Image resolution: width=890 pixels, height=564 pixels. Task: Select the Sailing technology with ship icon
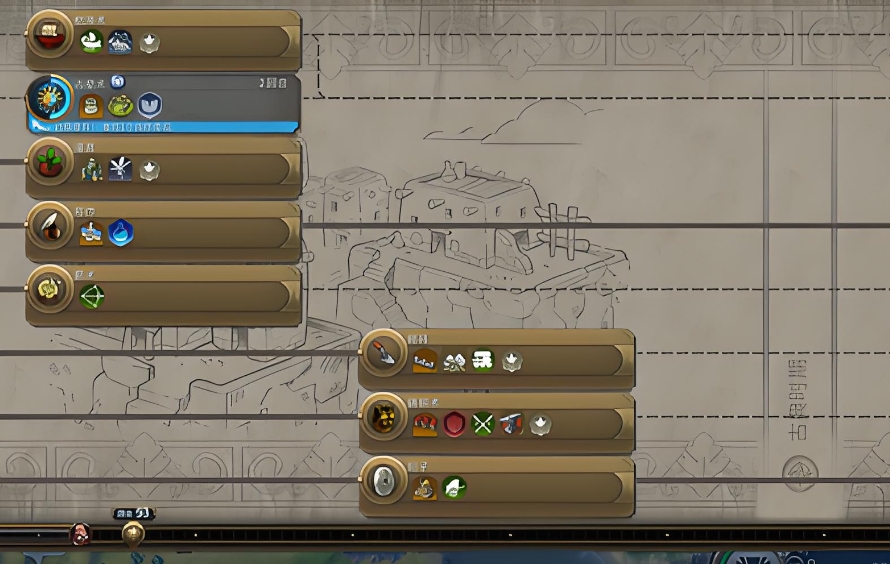[48, 40]
